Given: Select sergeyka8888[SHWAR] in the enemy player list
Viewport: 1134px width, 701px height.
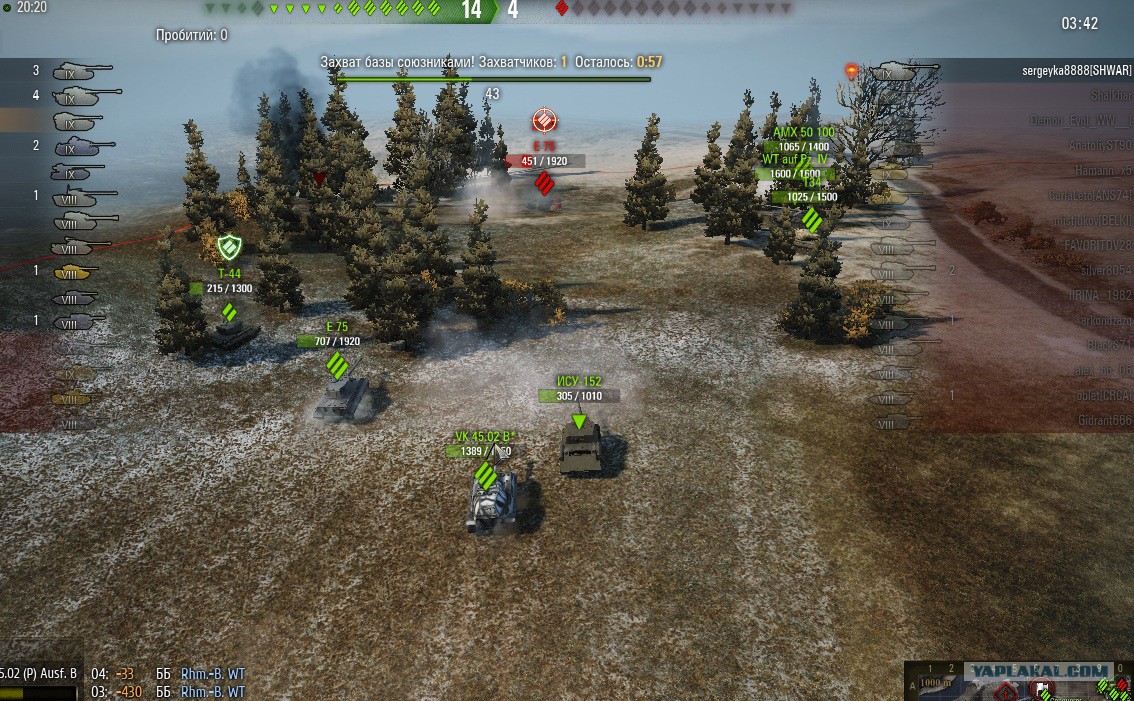Looking at the screenshot, I should [x=1076, y=71].
